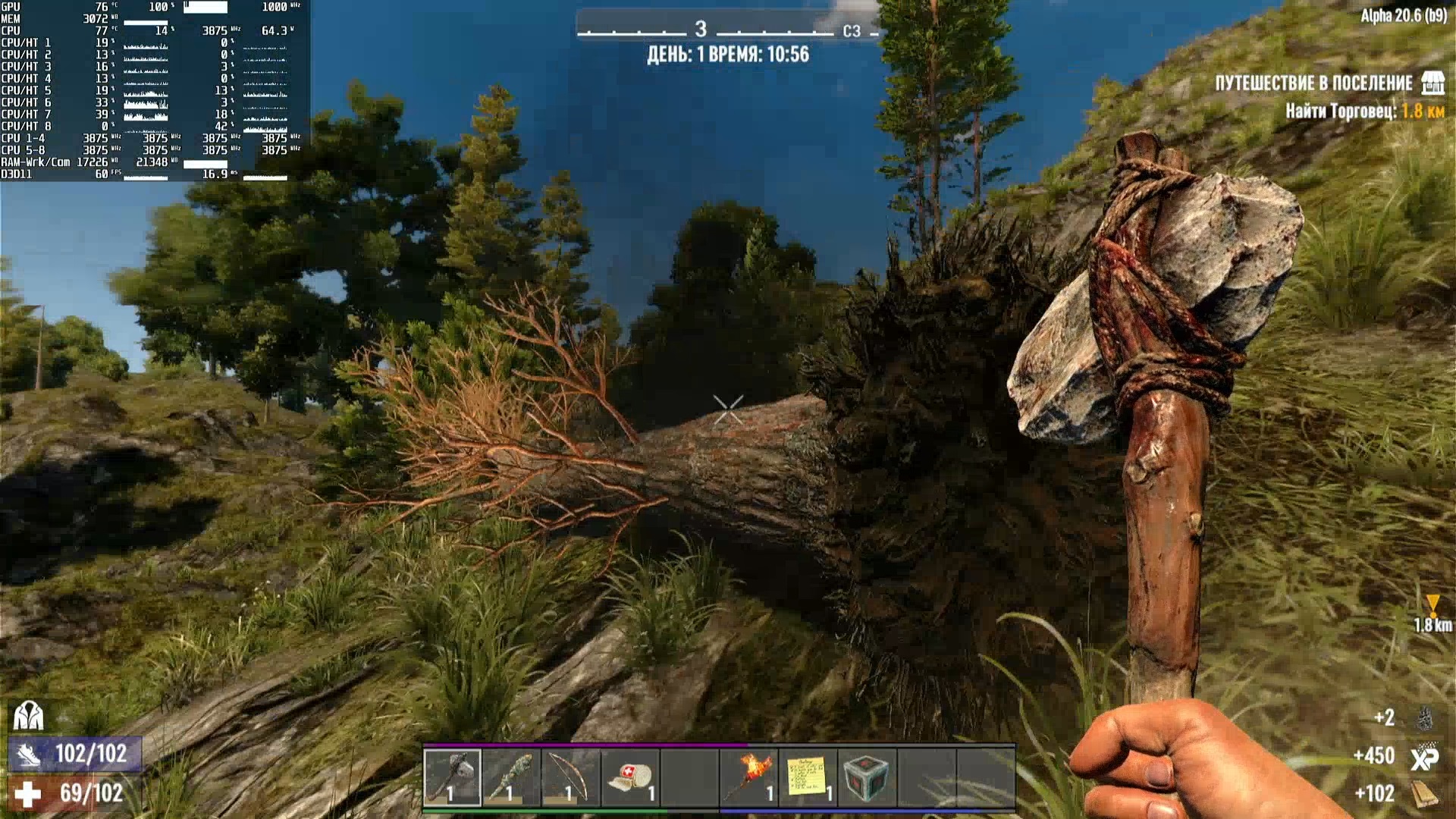
Task: Click the yellow quest waypoint marker
Action: click(1432, 605)
